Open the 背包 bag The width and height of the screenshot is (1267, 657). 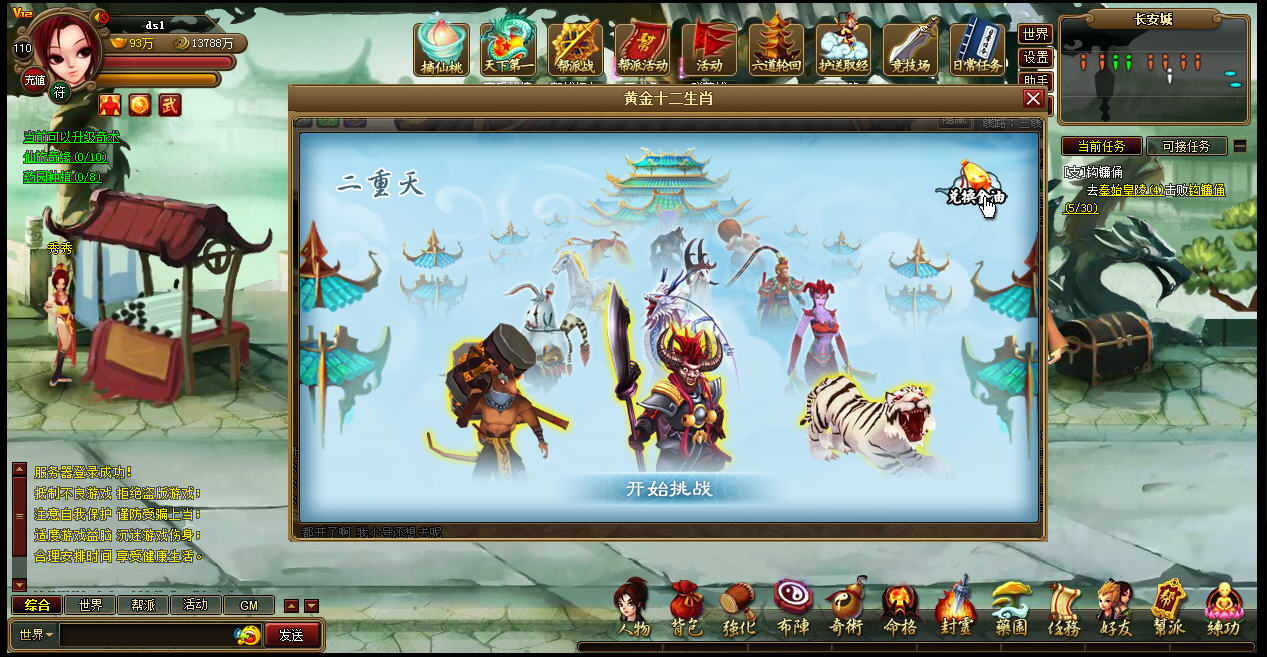point(685,609)
